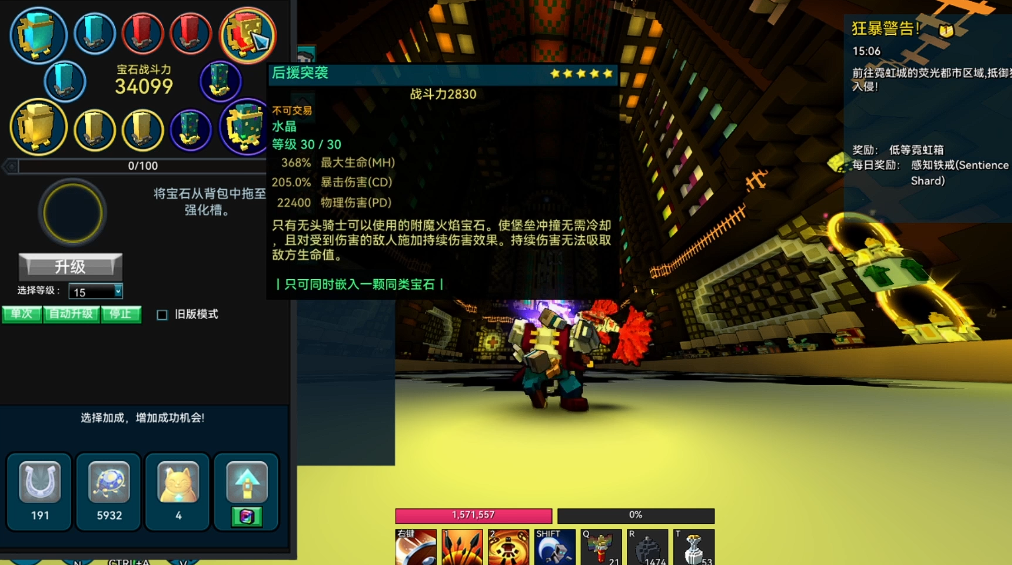Open the 狂暴警告 objective tracker
Image resolution: width=1012 pixels, height=565 pixels.
(886, 28)
